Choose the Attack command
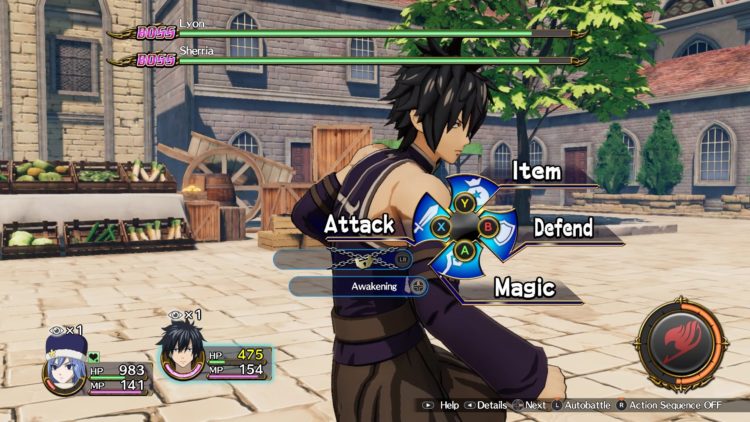The width and height of the screenshot is (750, 422). [x=359, y=225]
